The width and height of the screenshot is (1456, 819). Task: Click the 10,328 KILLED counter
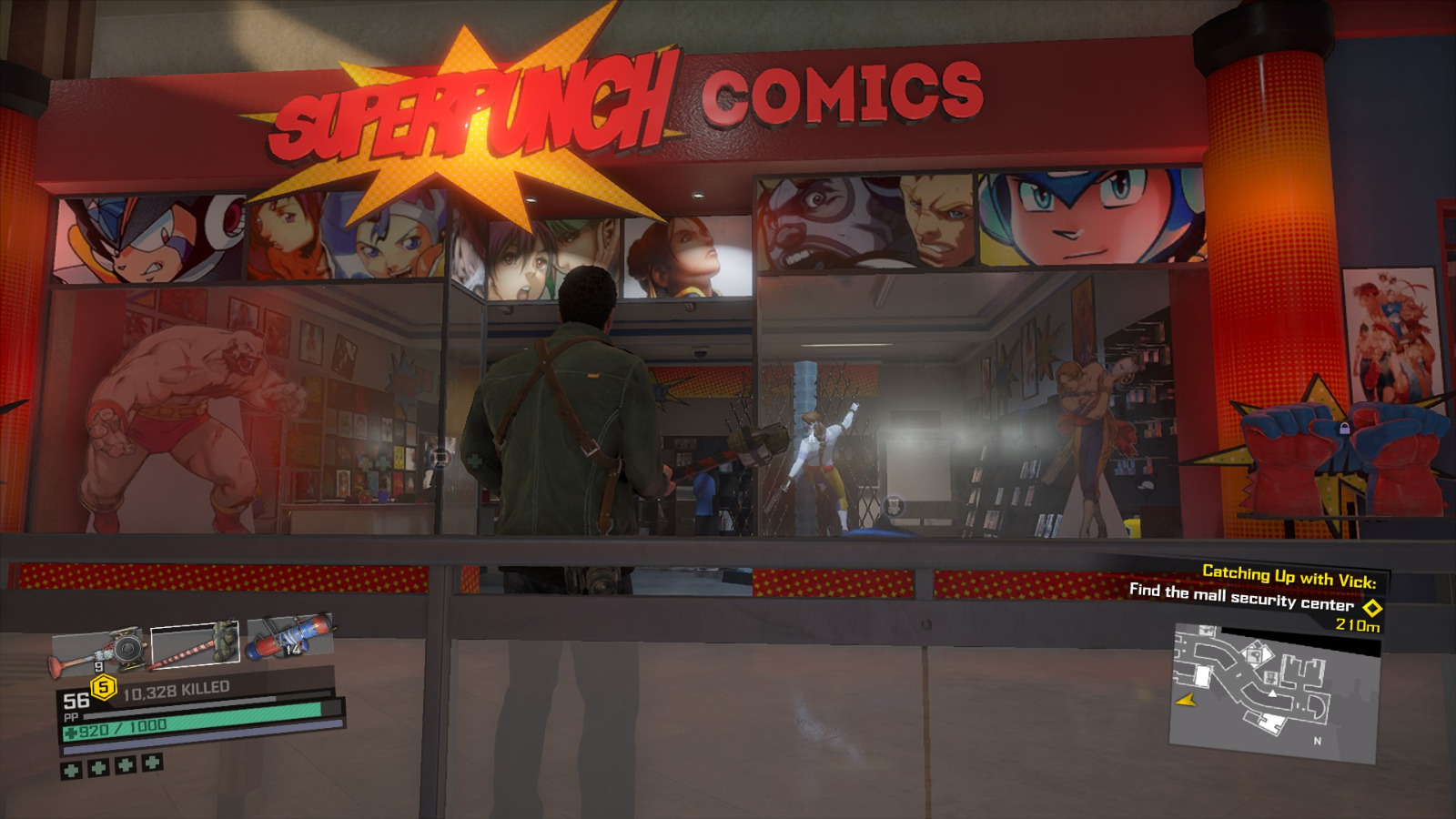click(x=176, y=691)
